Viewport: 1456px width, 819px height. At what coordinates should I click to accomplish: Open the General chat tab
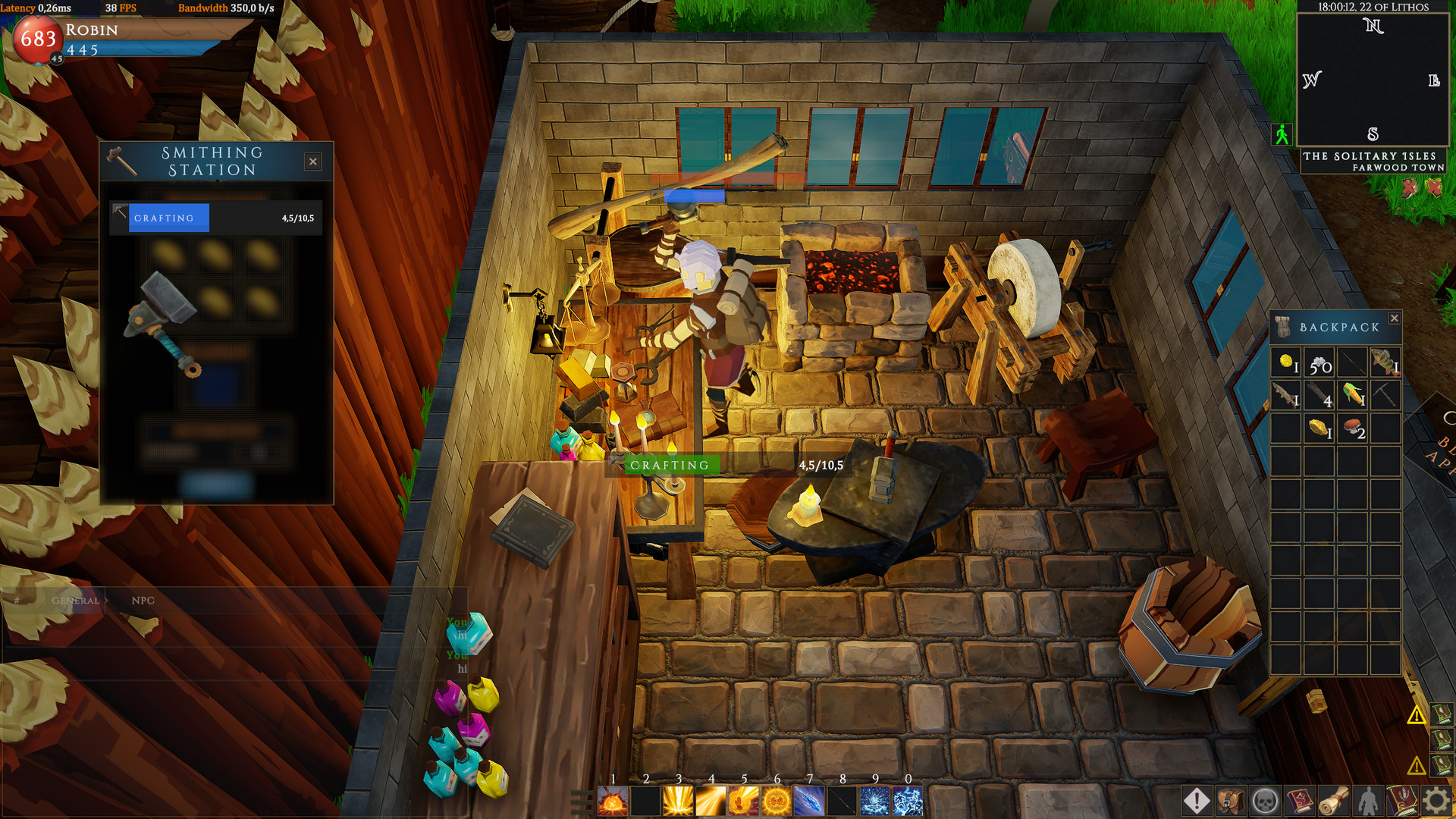[74, 600]
